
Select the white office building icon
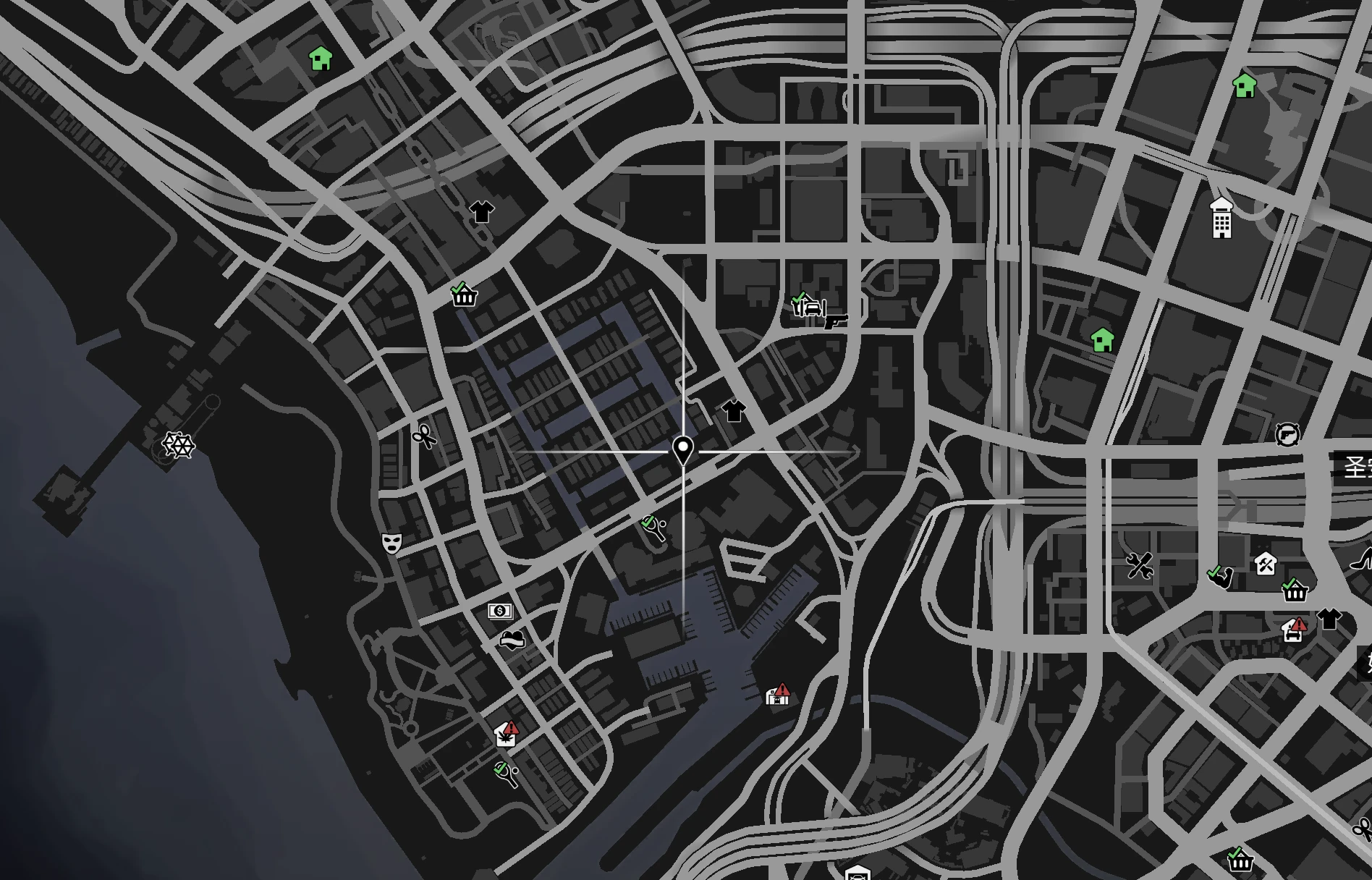[x=1221, y=218]
